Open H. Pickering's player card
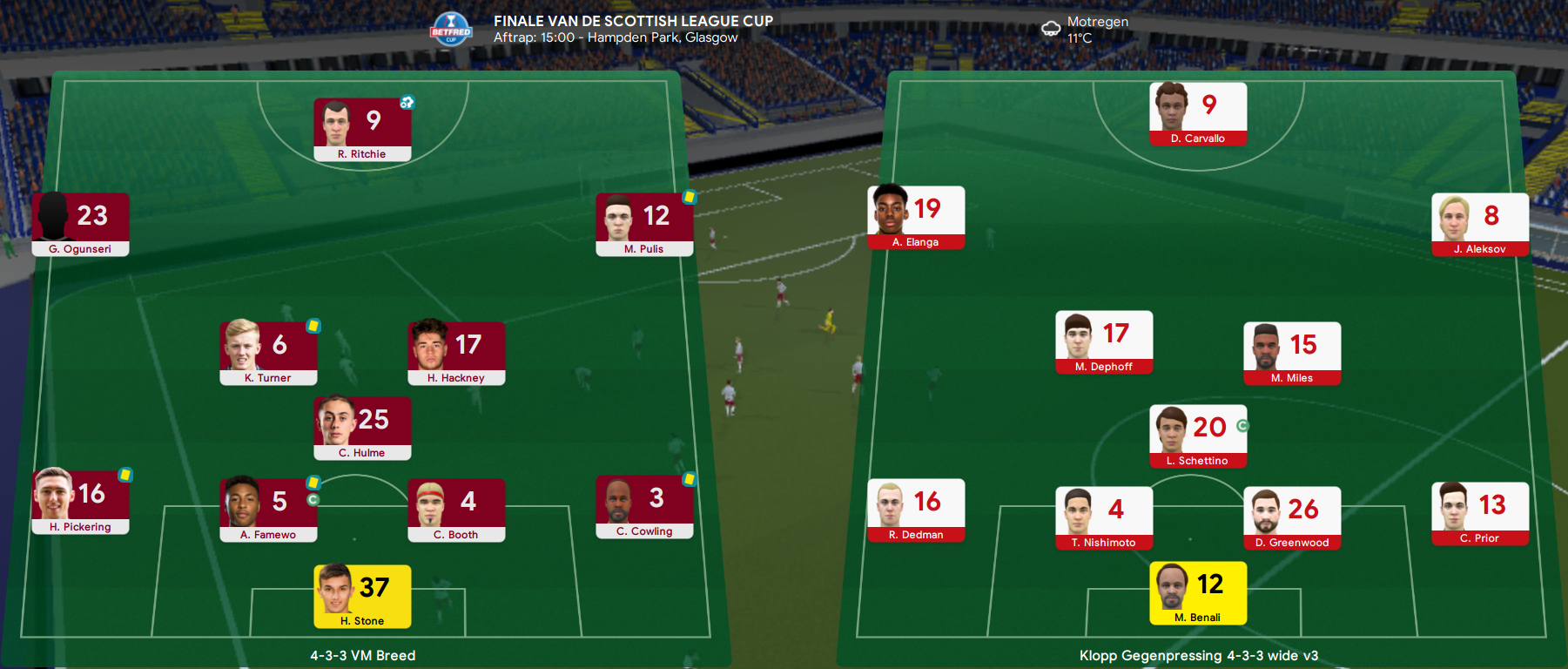Screen dimensions: 1568x669 coord(80,501)
